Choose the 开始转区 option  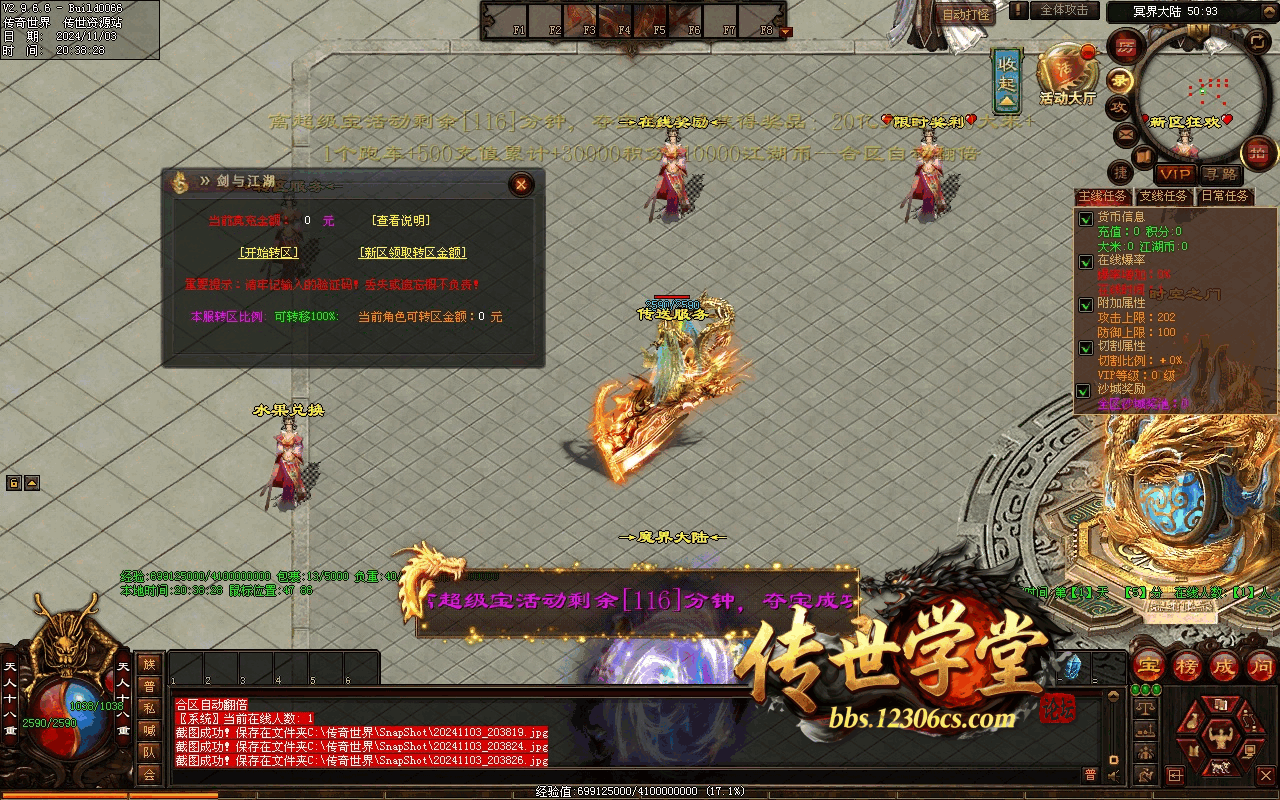click(269, 253)
